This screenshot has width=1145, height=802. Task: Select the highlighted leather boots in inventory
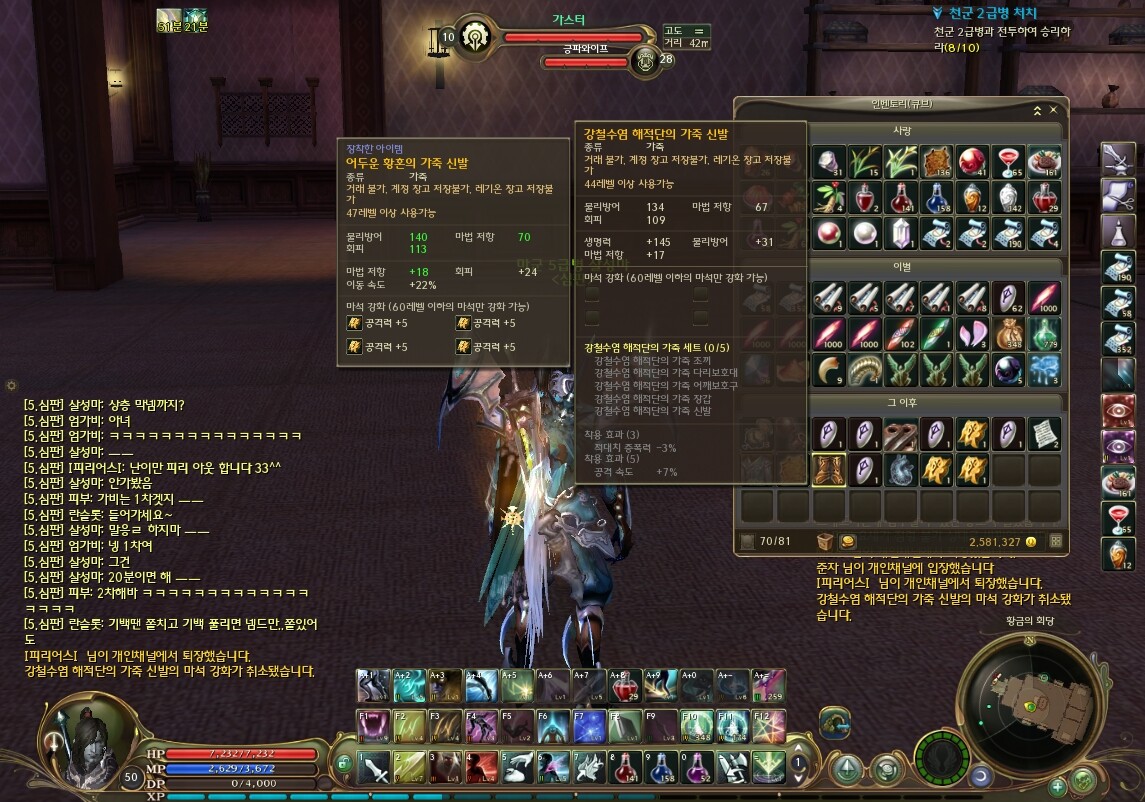click(829, 468)
